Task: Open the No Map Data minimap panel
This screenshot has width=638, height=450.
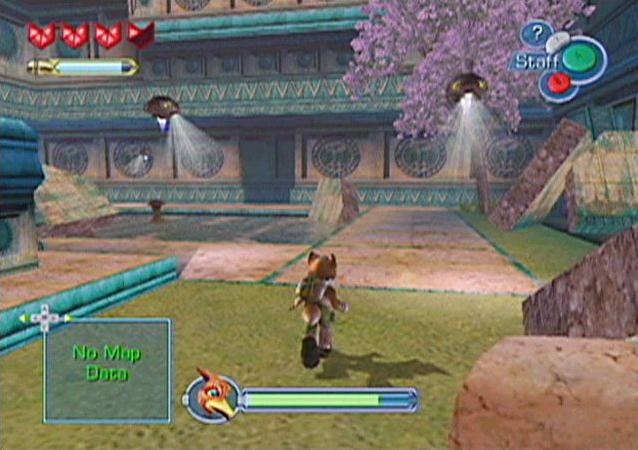Action: [x=107, y=369]
